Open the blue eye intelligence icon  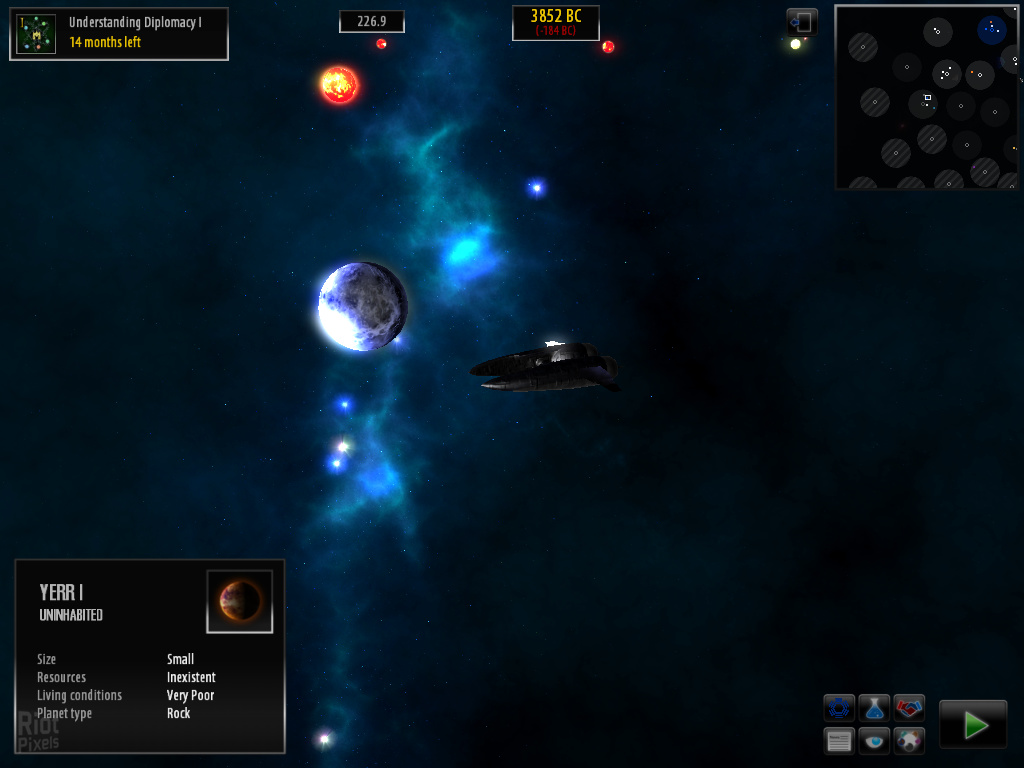click(x=874, y=741)
